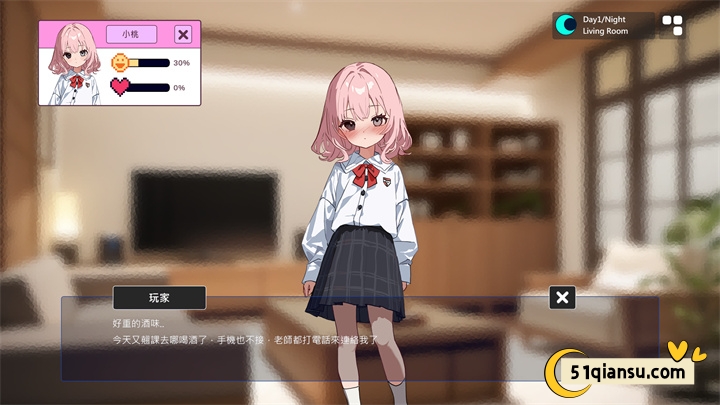Close the dialogue box
This screenshot has height=405, width=720.
[563, 297]
